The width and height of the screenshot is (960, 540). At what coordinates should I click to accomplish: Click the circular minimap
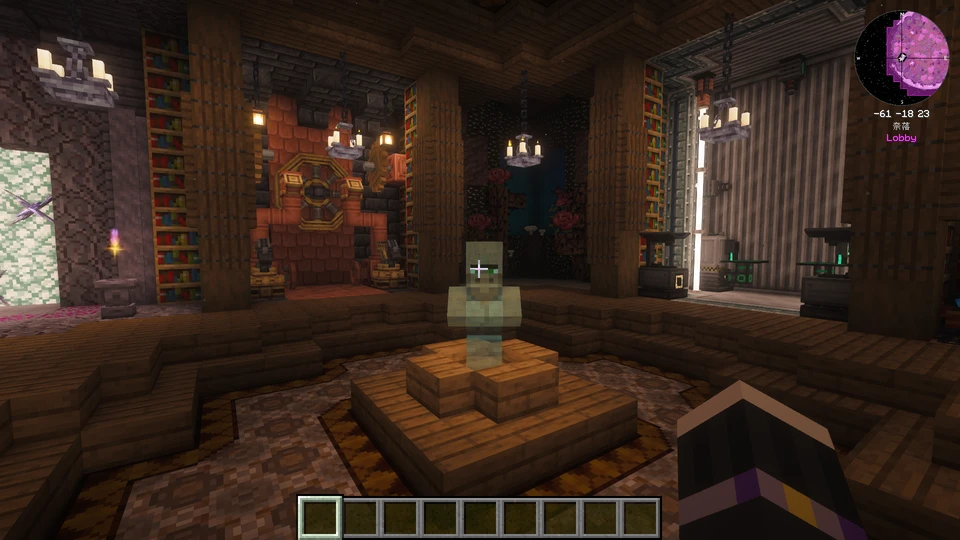pos(901,57)
